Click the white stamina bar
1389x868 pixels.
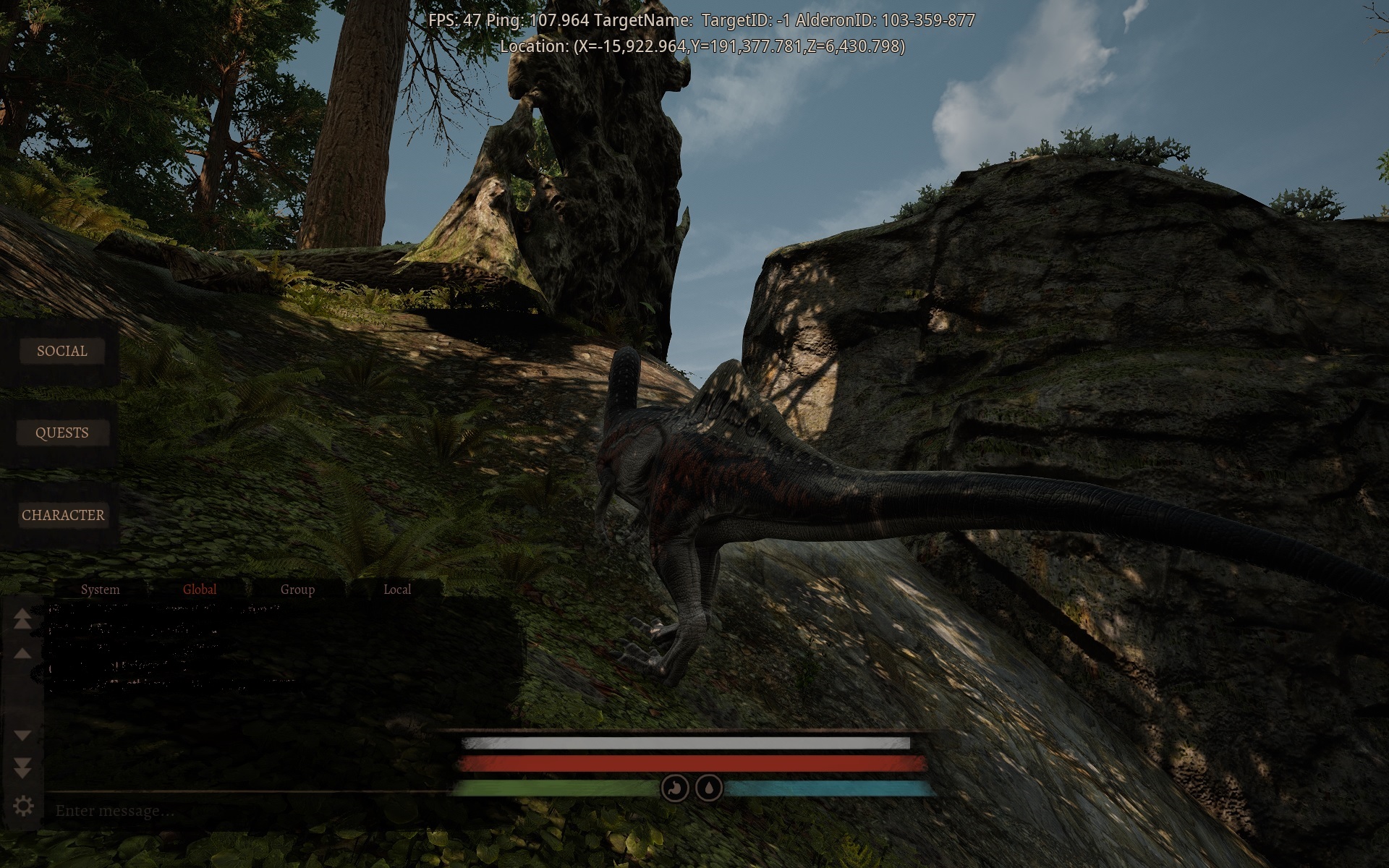point(687,741)
